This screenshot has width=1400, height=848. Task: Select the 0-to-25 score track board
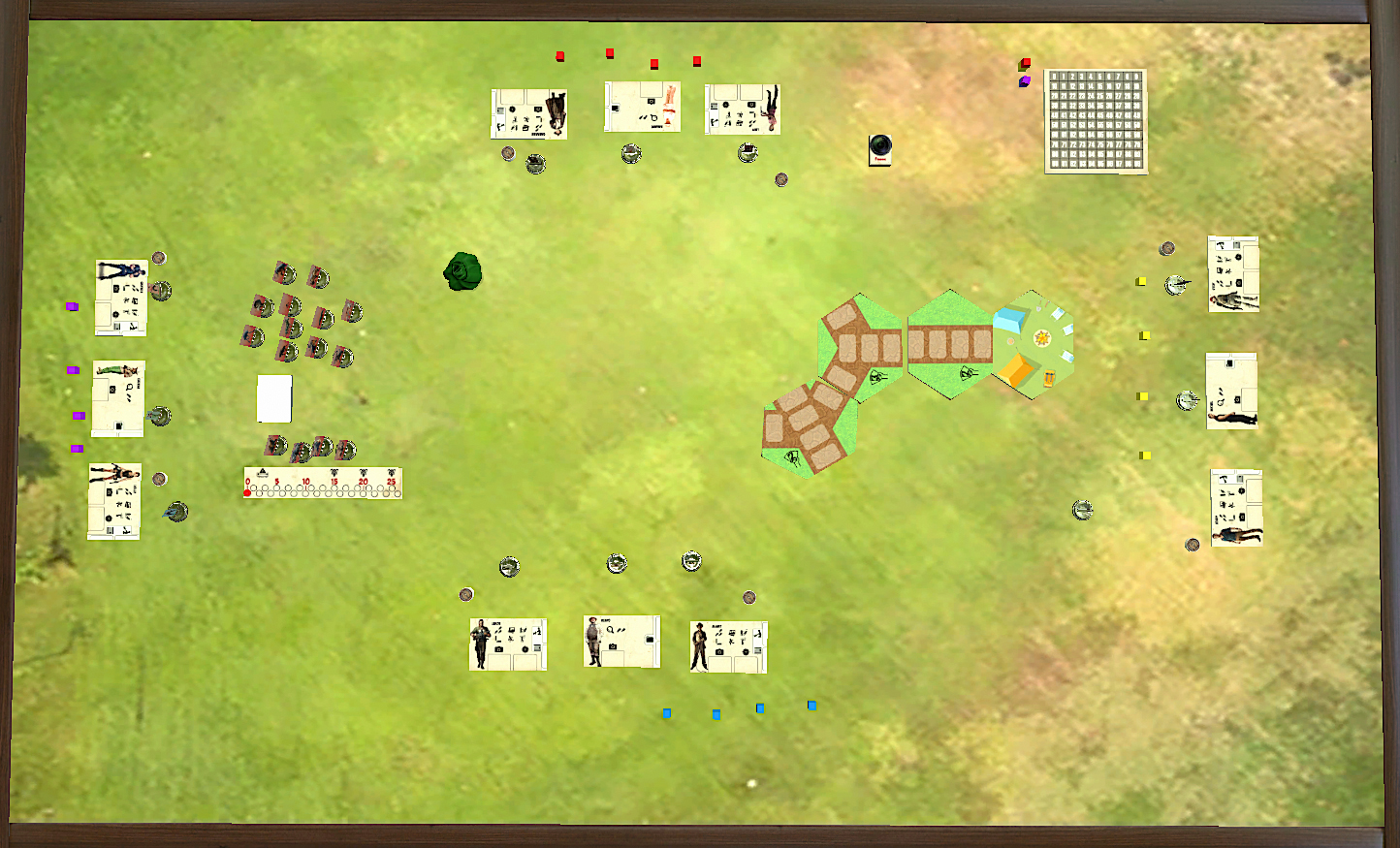tap(323, 483)
